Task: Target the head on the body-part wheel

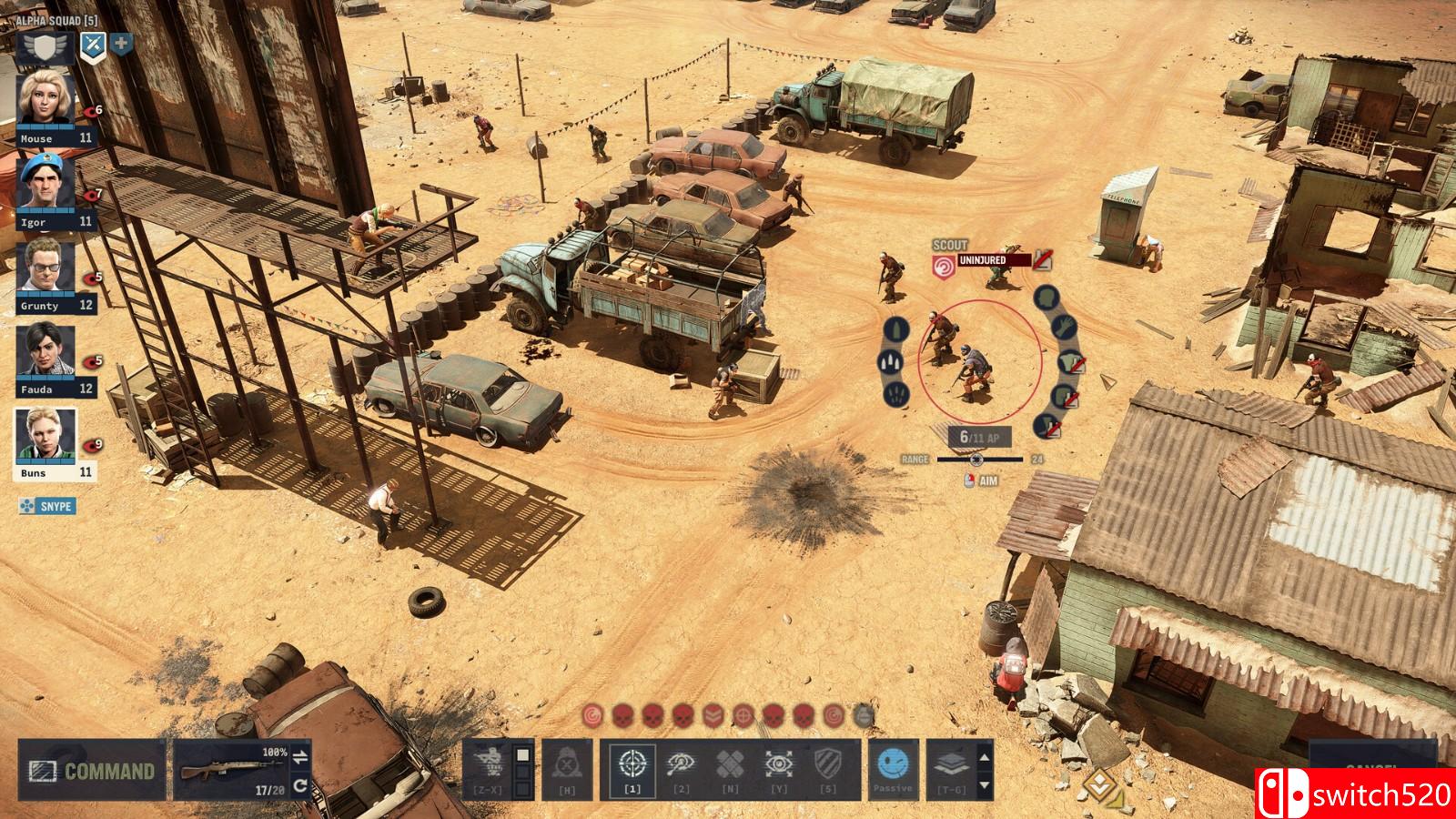Action: pyautogui.click(x=1046, y=298)
